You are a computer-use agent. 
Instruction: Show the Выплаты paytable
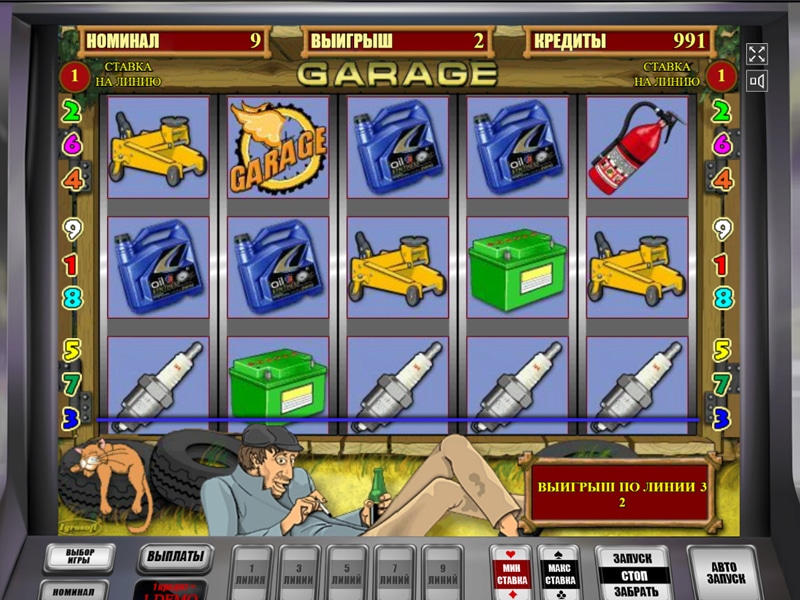[175, 556]
